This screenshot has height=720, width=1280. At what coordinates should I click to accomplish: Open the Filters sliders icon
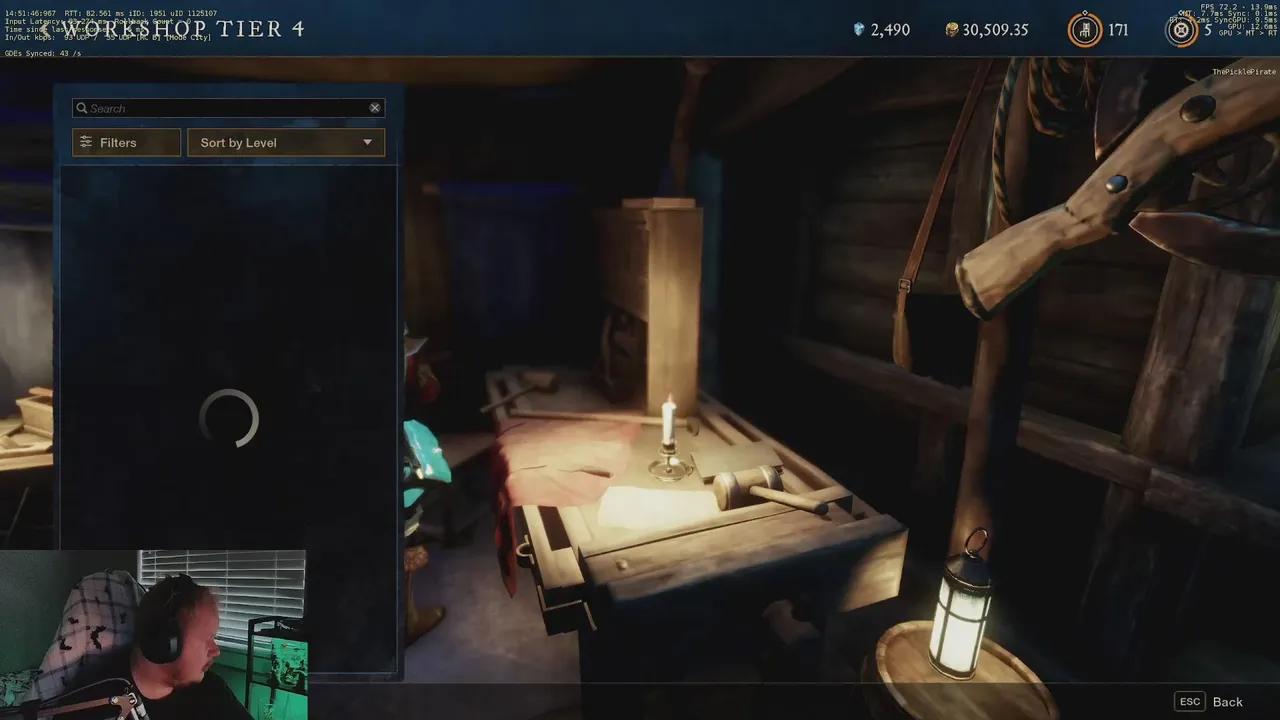[x=86, y=142]
